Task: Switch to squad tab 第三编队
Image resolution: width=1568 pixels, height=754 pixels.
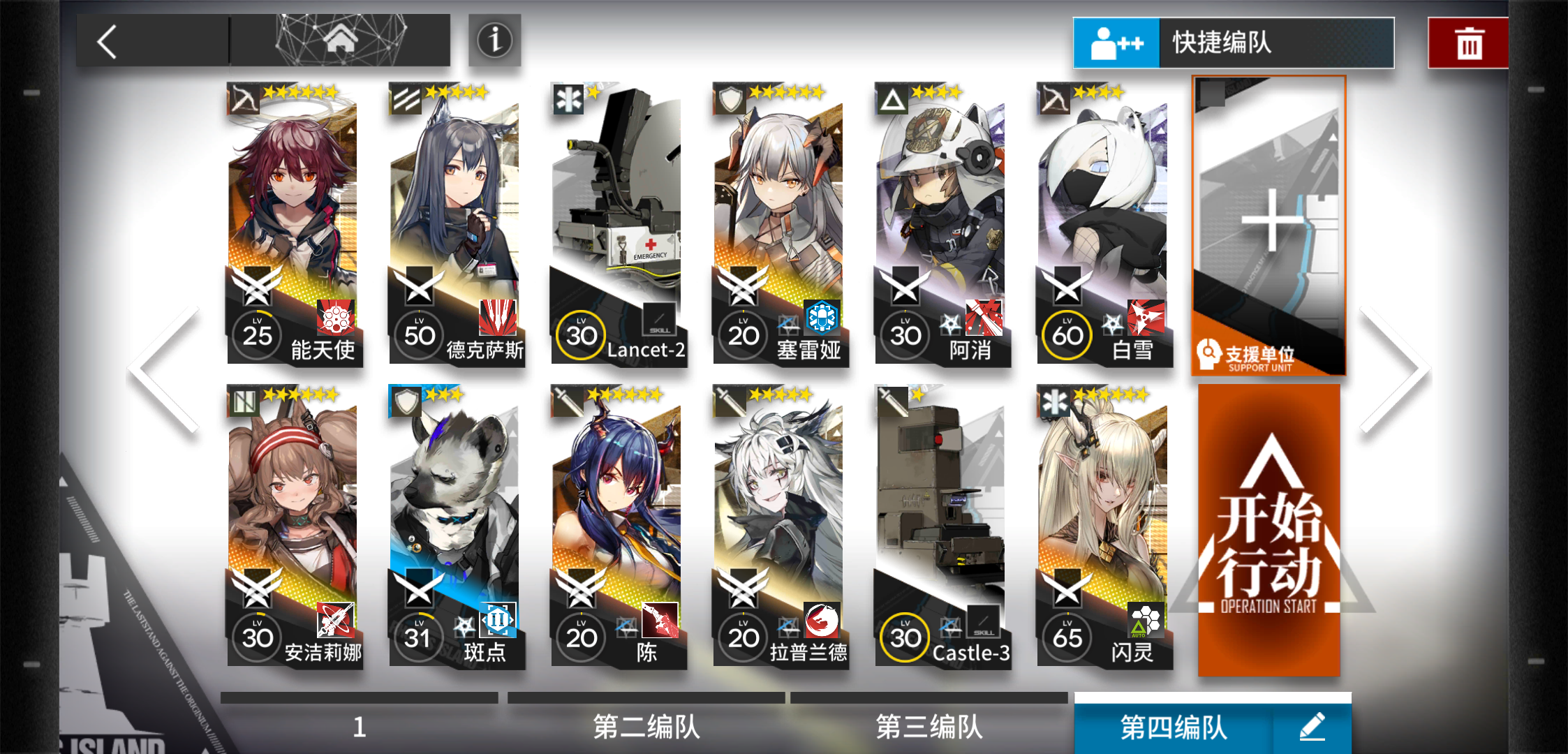Action: [929, 726]
